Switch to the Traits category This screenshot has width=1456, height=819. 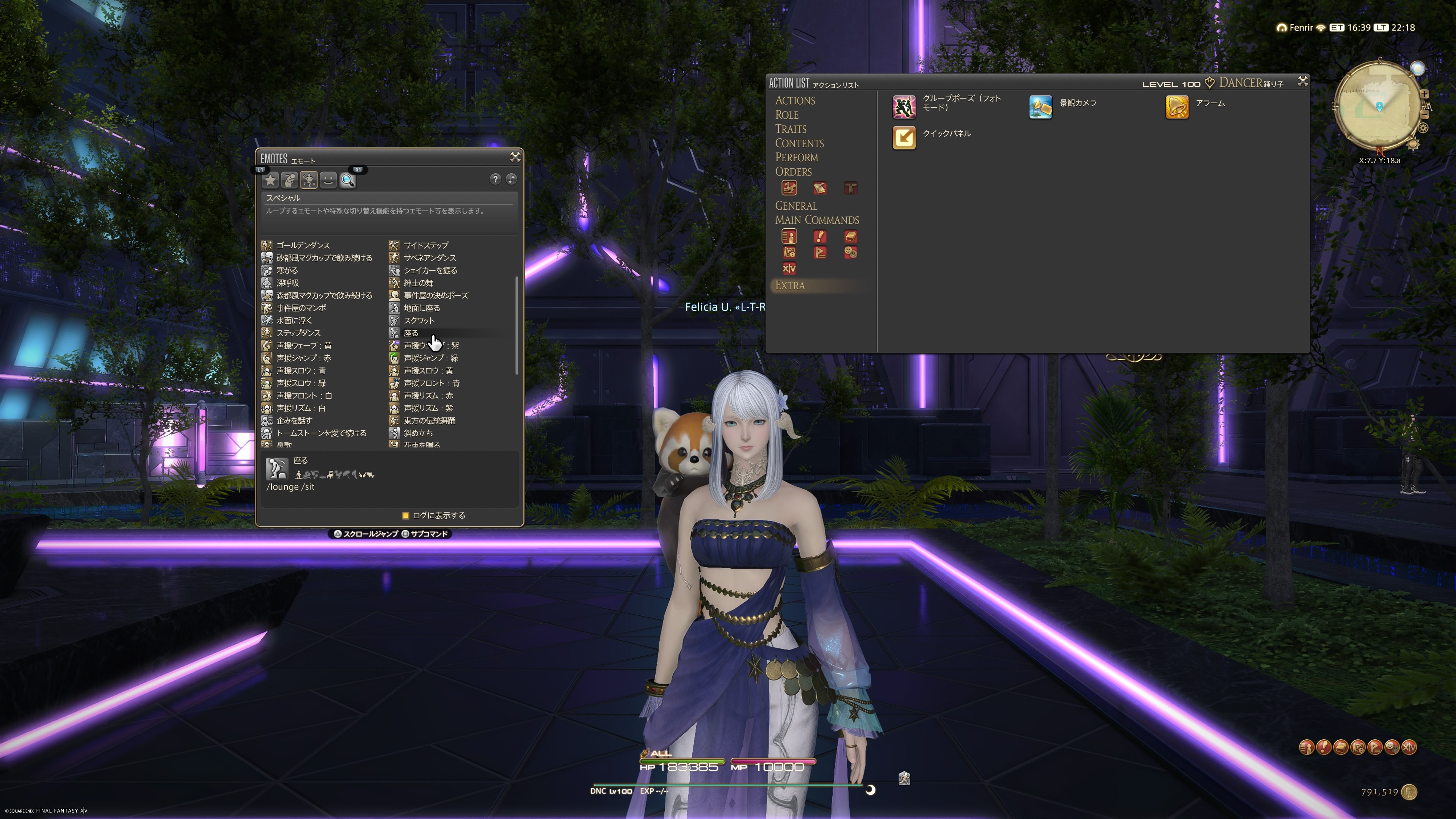(790, 129)
